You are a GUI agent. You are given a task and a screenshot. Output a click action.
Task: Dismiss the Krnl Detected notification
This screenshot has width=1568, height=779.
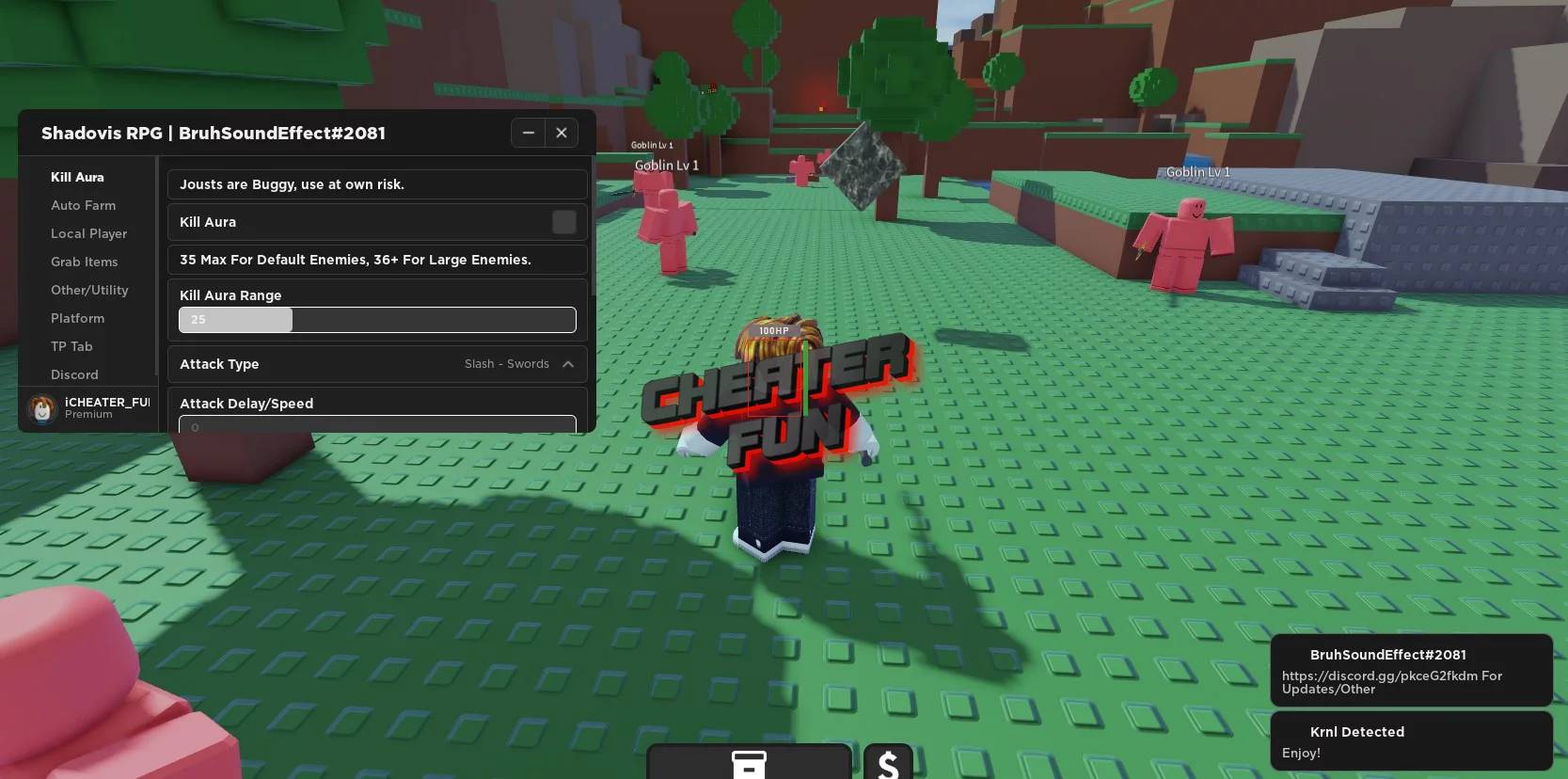[1411, 741]
